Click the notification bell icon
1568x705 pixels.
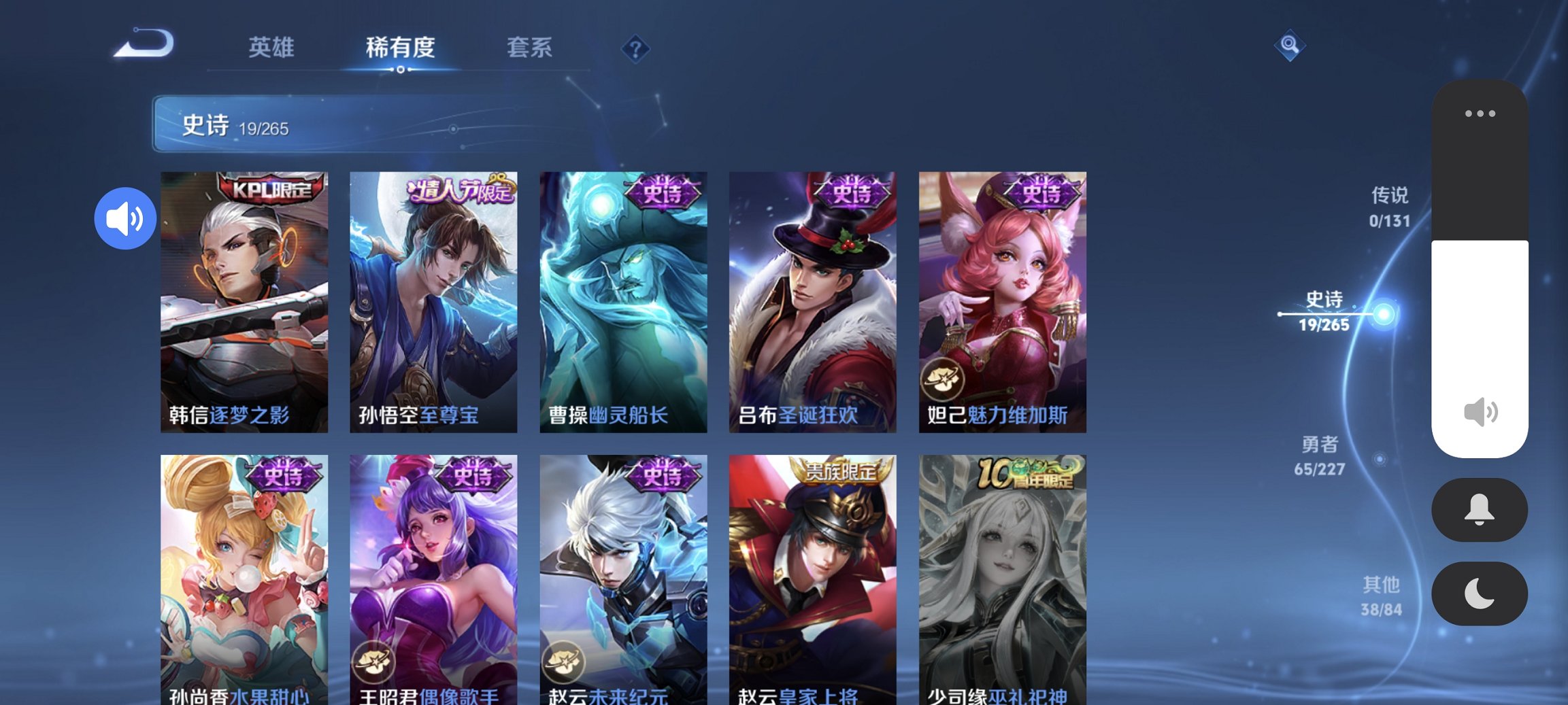click(x=1480, y=510)
